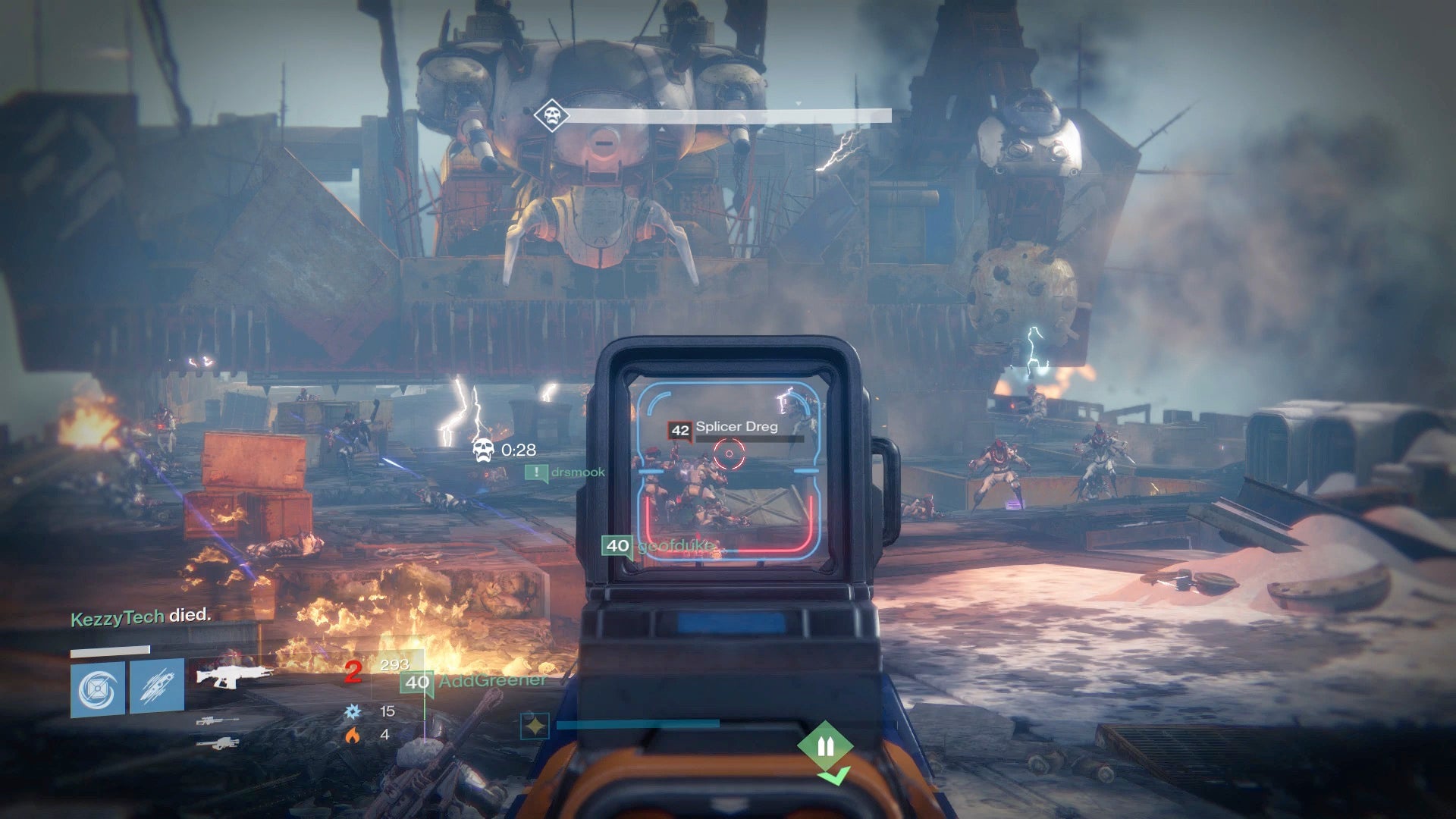
Task: Click the green ammo pickup diamond icon
Action: tap(826, 745)
